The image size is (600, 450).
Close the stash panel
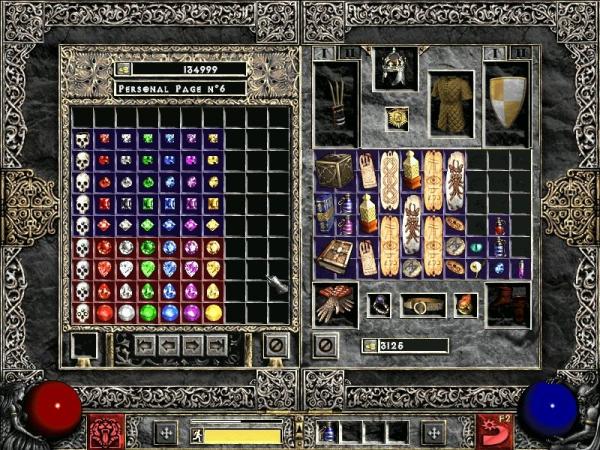[x=275, y=346]
